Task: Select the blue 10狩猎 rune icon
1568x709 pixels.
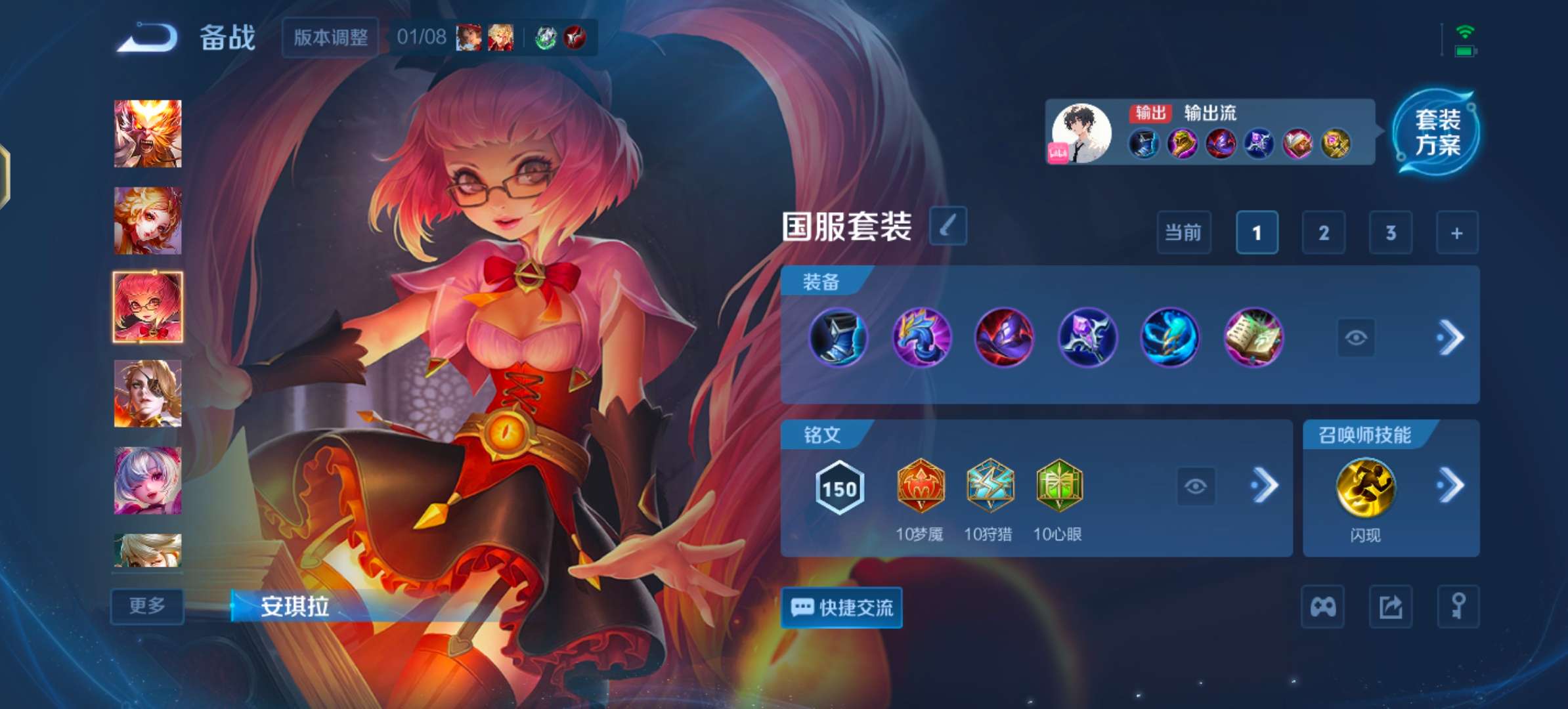Action: 991,486
